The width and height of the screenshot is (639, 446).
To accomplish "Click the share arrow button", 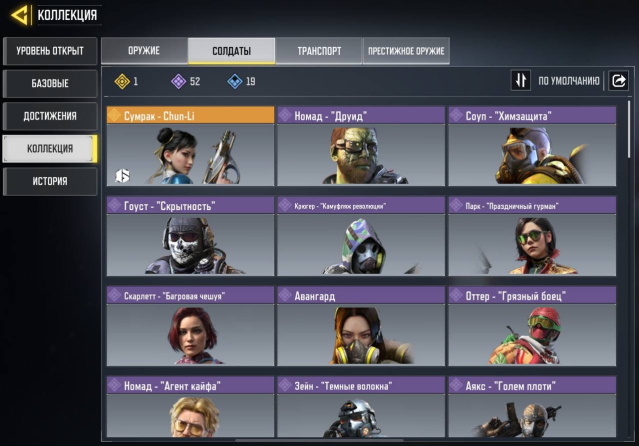I will (x=618, y=81).
